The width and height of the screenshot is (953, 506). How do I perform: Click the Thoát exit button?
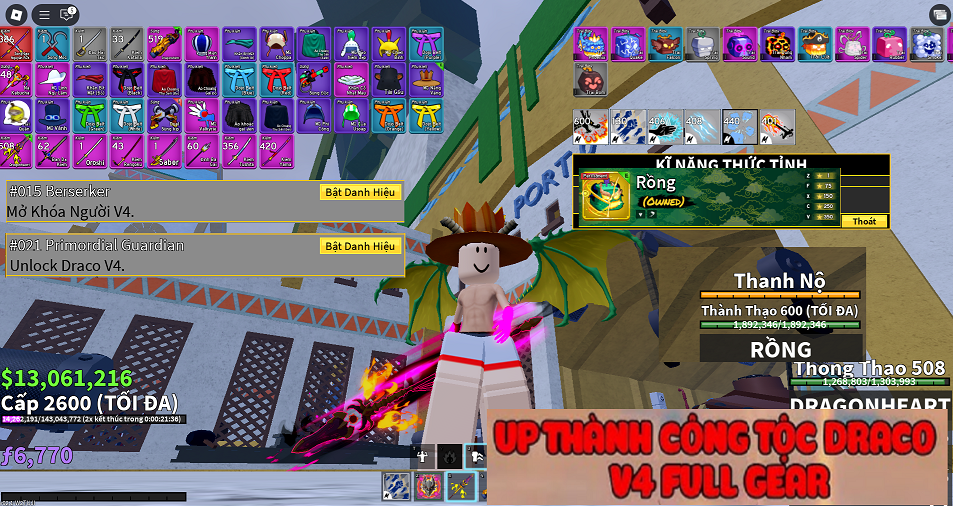tap(864, 221)
